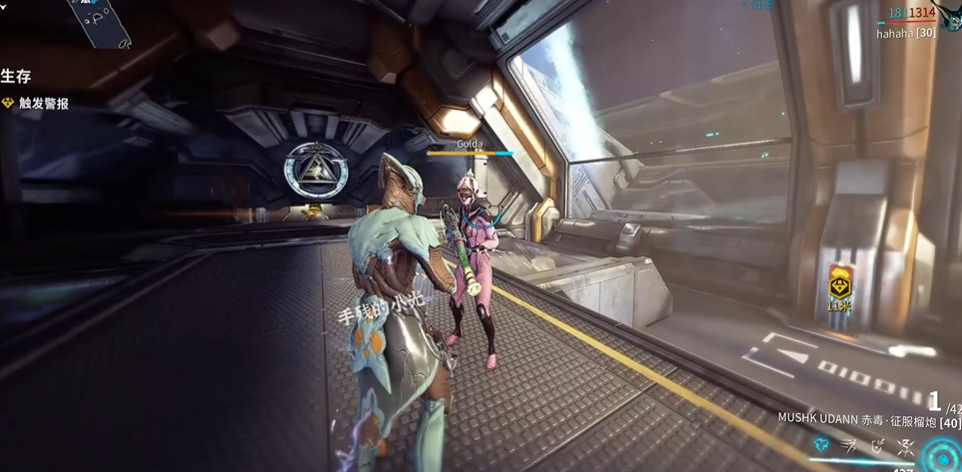The width and height of the screenshot is (962, 472).
Task: Use the third ability with shield icon
Action: click(x=877, y=445)
